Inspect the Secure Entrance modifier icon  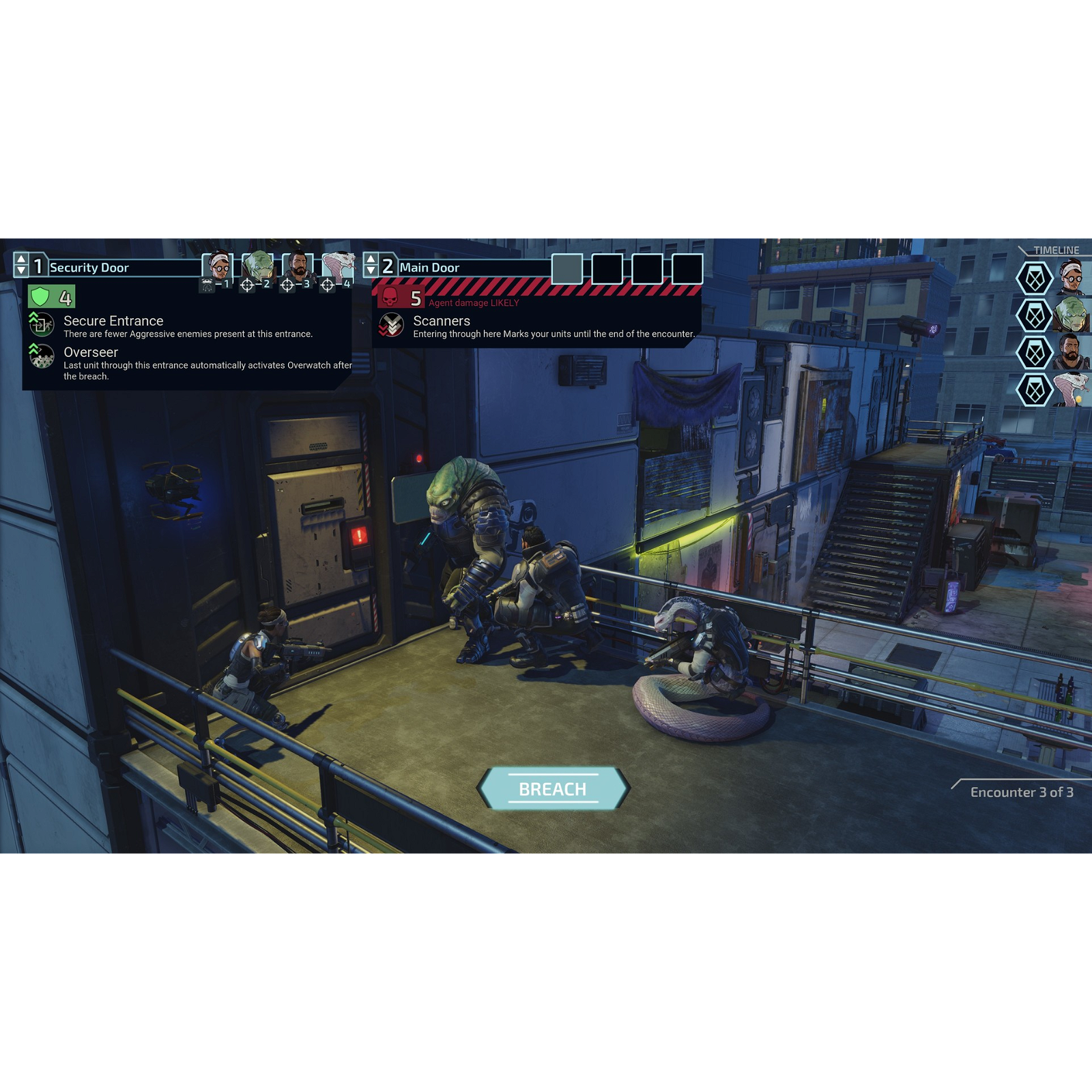42,324
